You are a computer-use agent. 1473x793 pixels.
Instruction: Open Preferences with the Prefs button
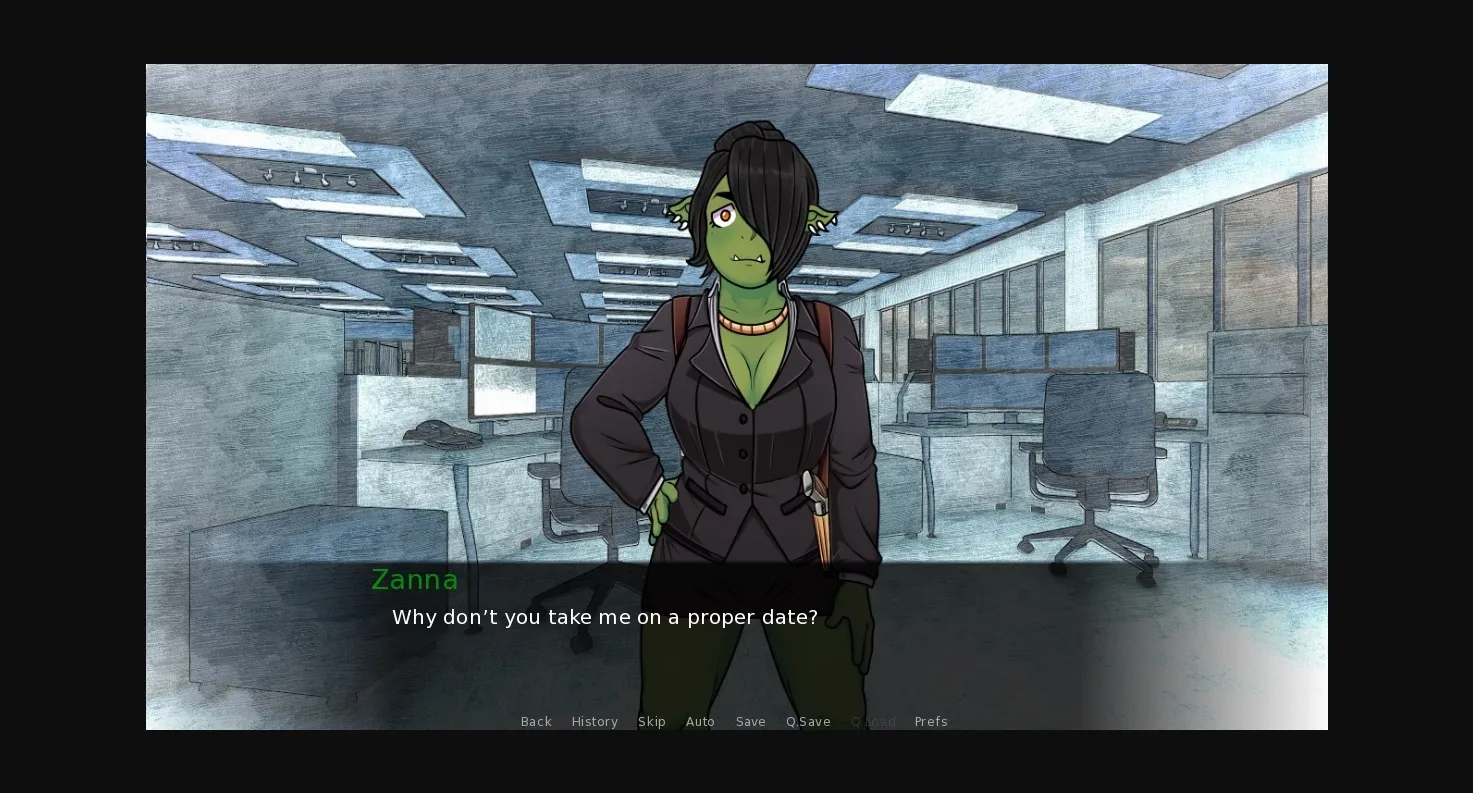pyautogui.click(x=931, y=721)
